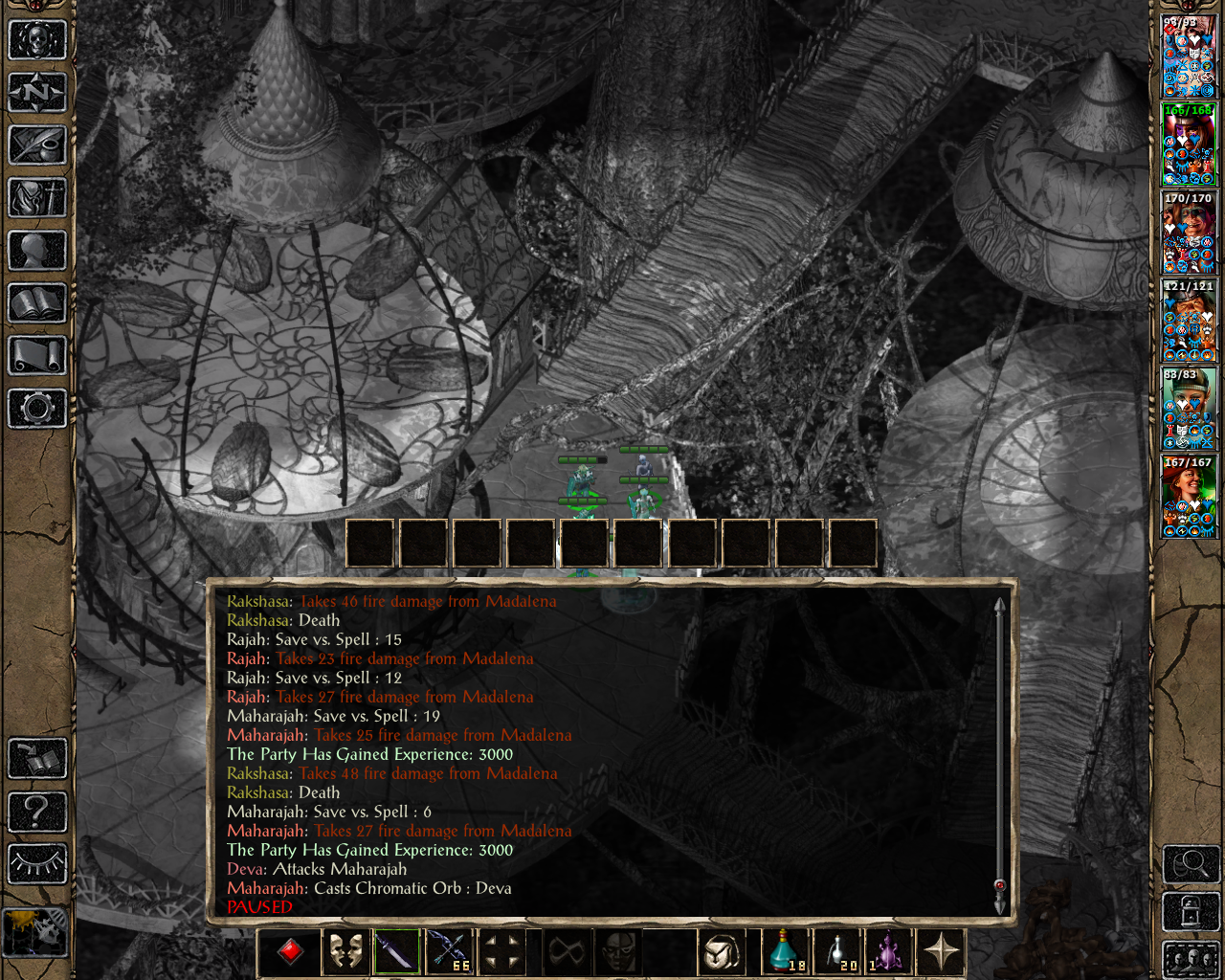Activate the rest closed-eye button
1225x980 pixels.
[37, 863]
